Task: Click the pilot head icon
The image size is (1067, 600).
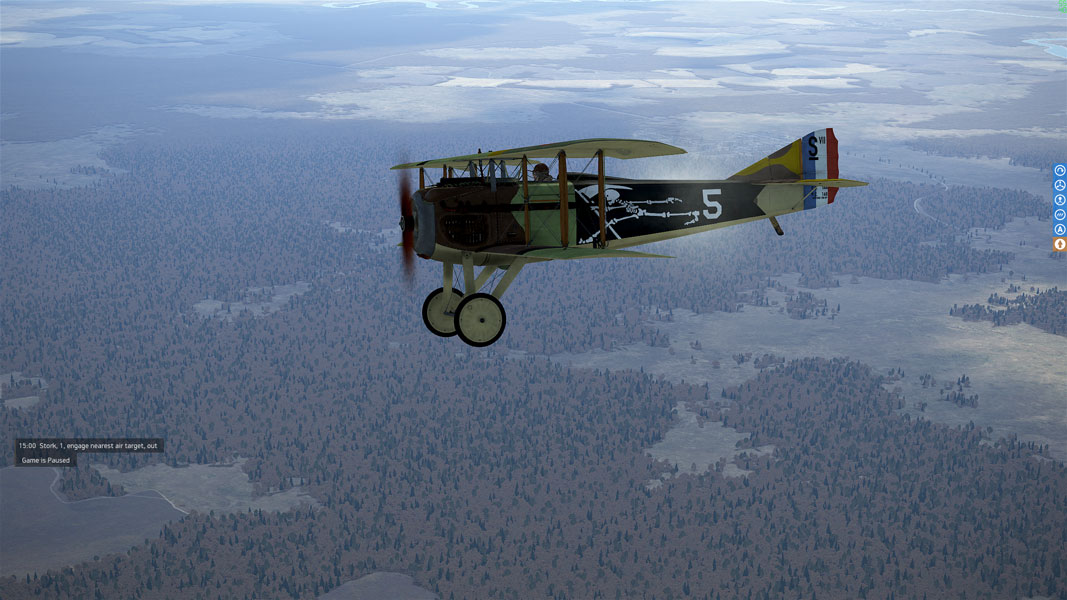Action: [x=1060, y=200]
